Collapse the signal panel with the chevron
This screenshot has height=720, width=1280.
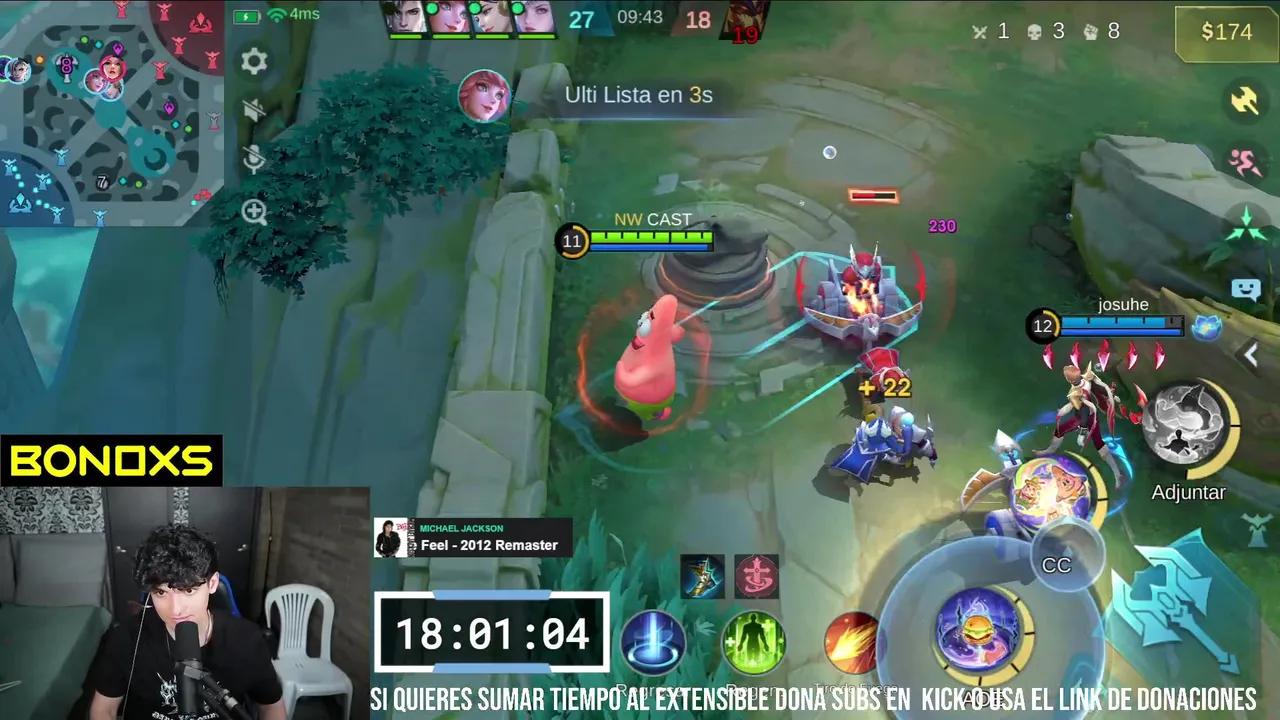[x=1251, y=355]
